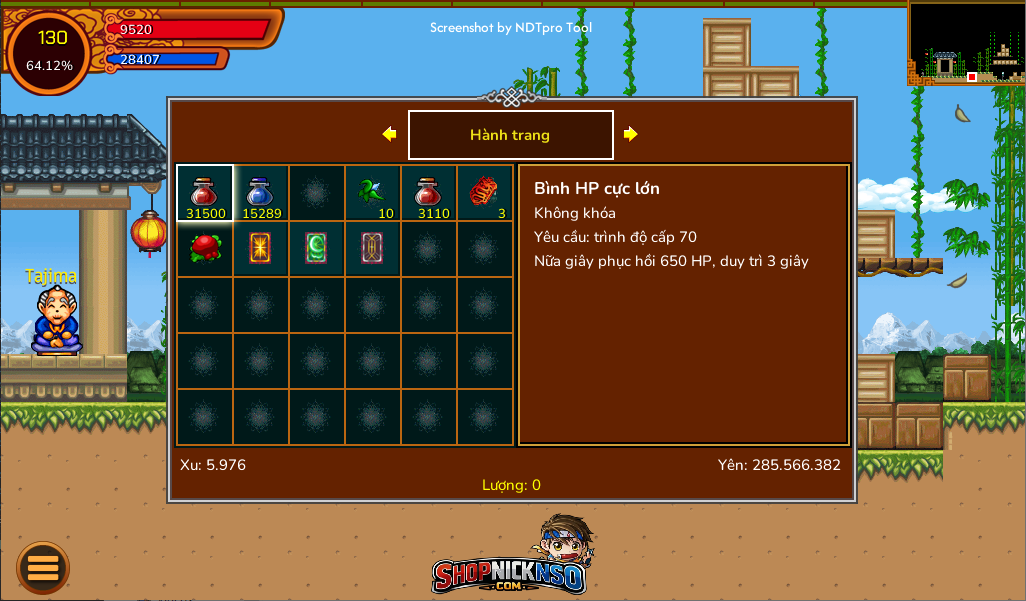Select the red HP potion stack of 31500
Image resolution: width=1026 pixels, height=601 pixels.
205,193
